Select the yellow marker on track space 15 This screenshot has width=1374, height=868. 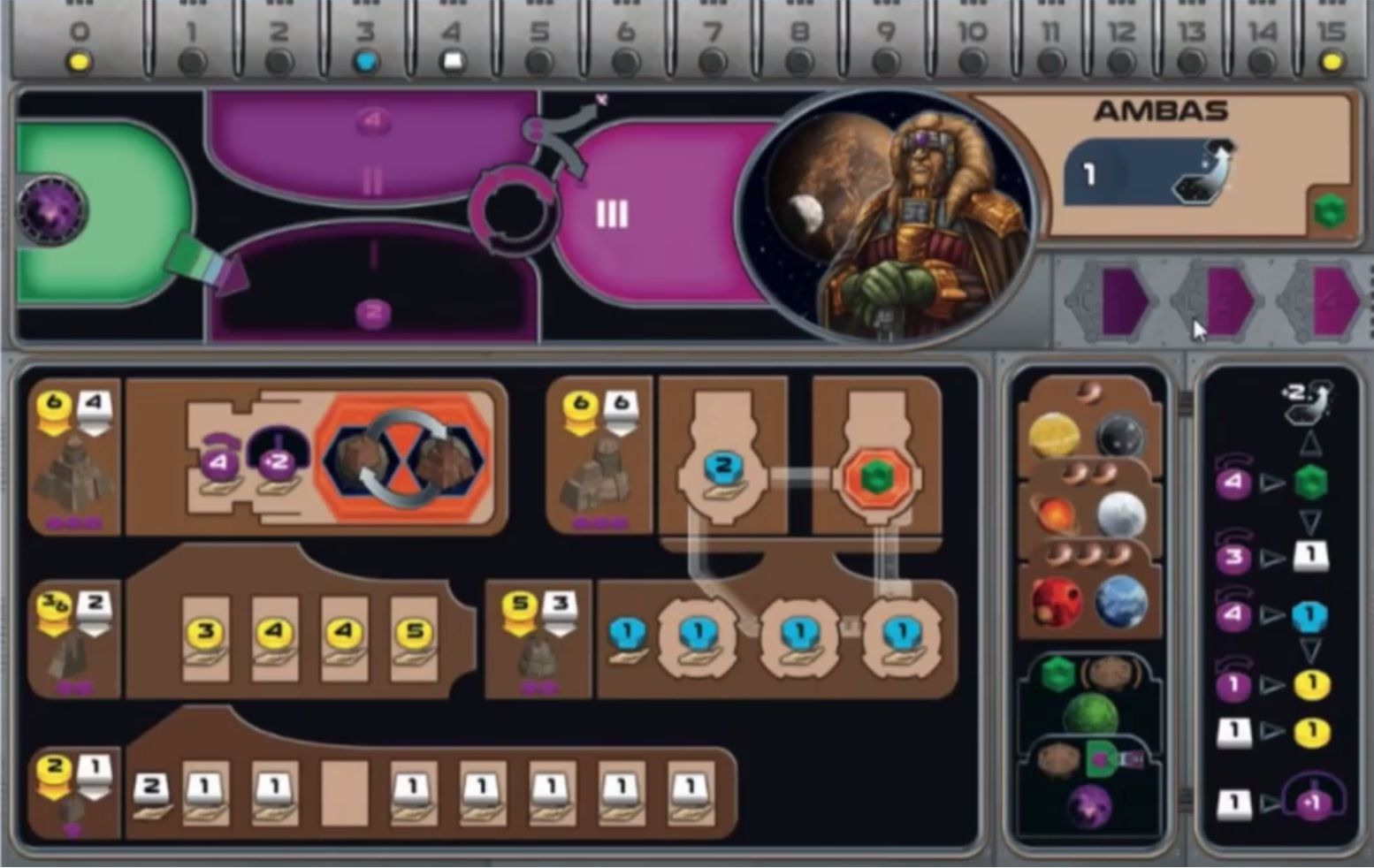coord(1332,62)
